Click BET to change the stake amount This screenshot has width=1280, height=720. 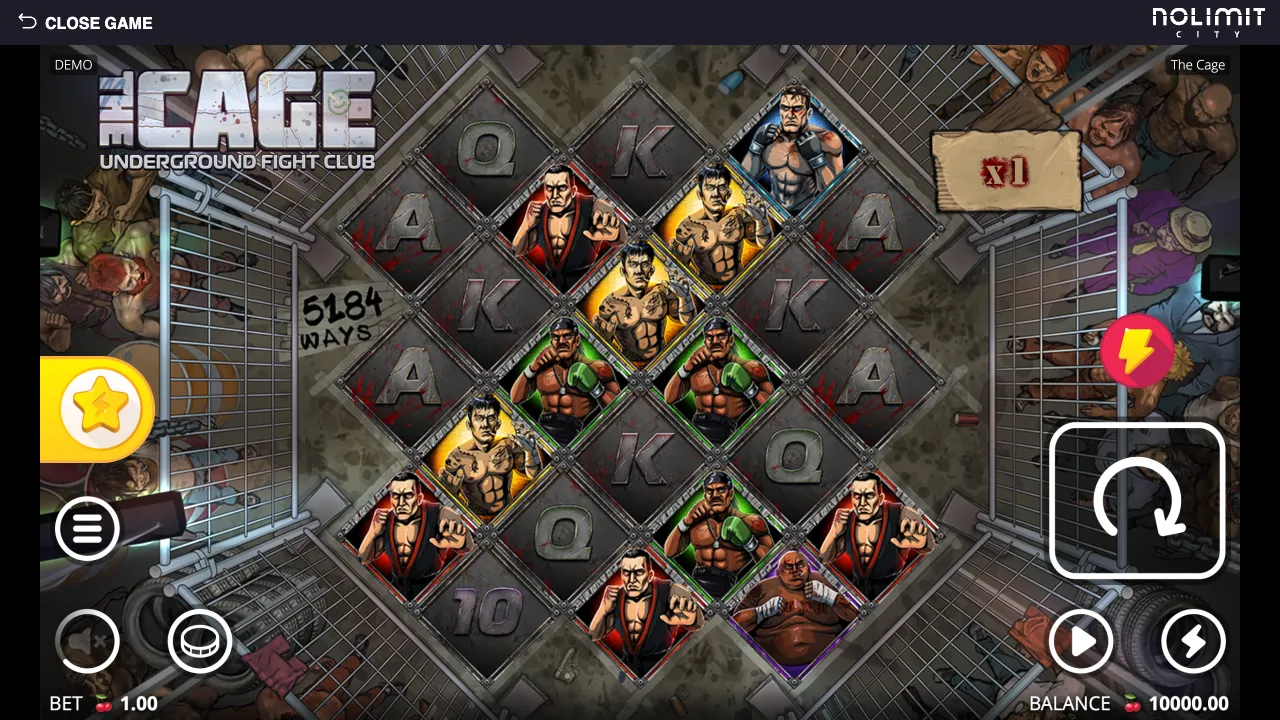point(66,703)
